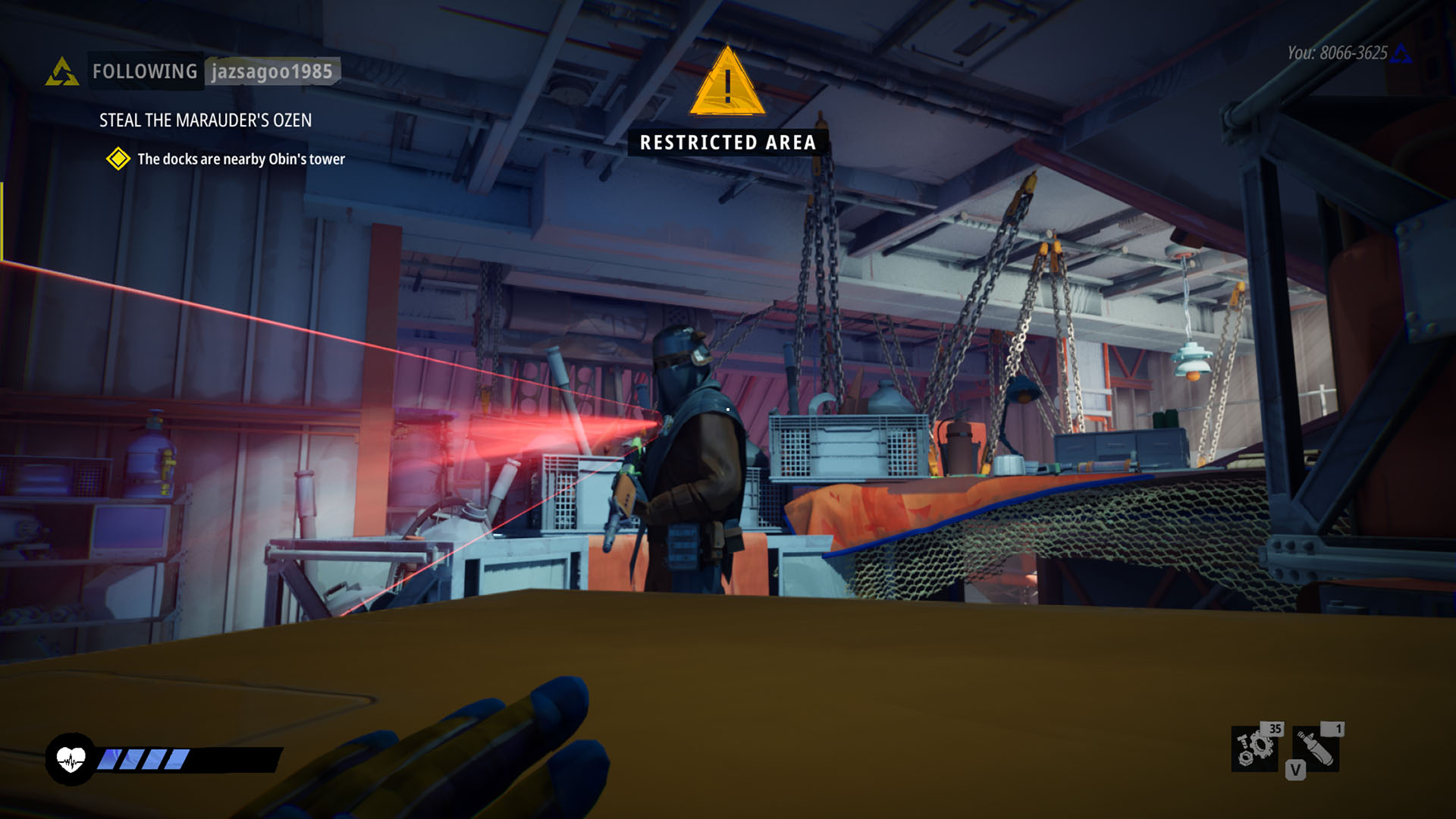Click the blue triangle emblem beside your ID
The width and height of the screenshot is (1456, 819).
click(x=1401, y=54)
